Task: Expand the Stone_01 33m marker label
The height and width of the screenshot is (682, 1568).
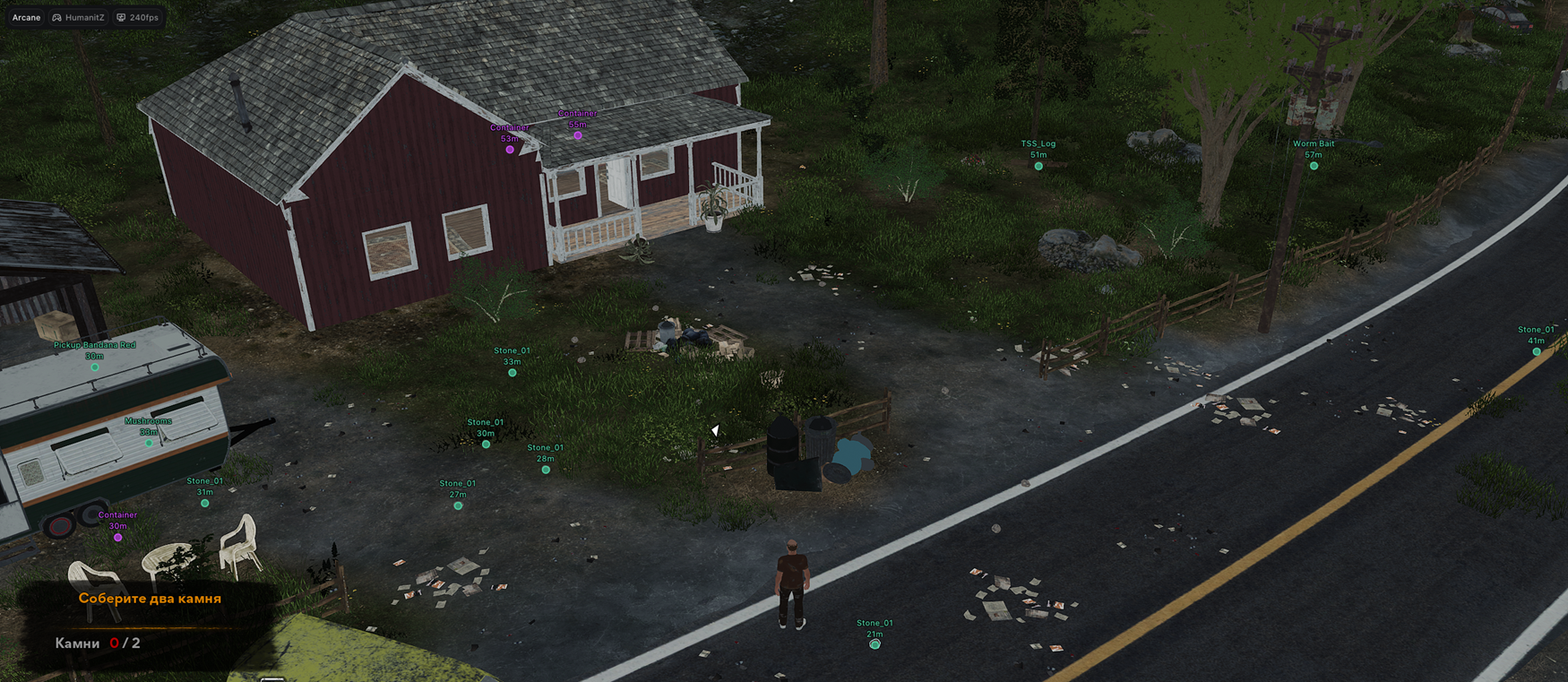Action: pyautogui.click(x=512, y=350)
